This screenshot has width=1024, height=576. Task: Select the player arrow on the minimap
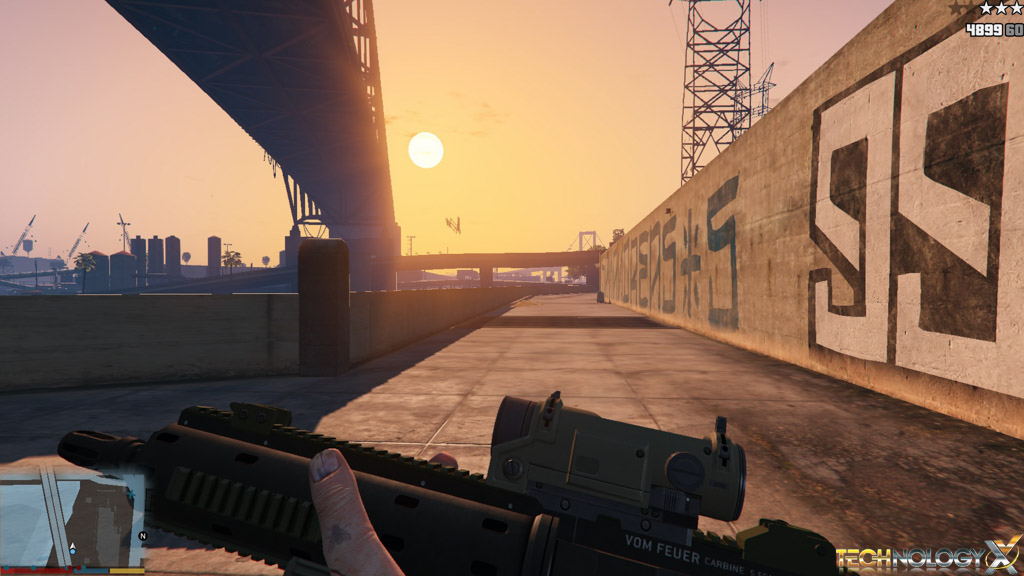click(72, 548)
